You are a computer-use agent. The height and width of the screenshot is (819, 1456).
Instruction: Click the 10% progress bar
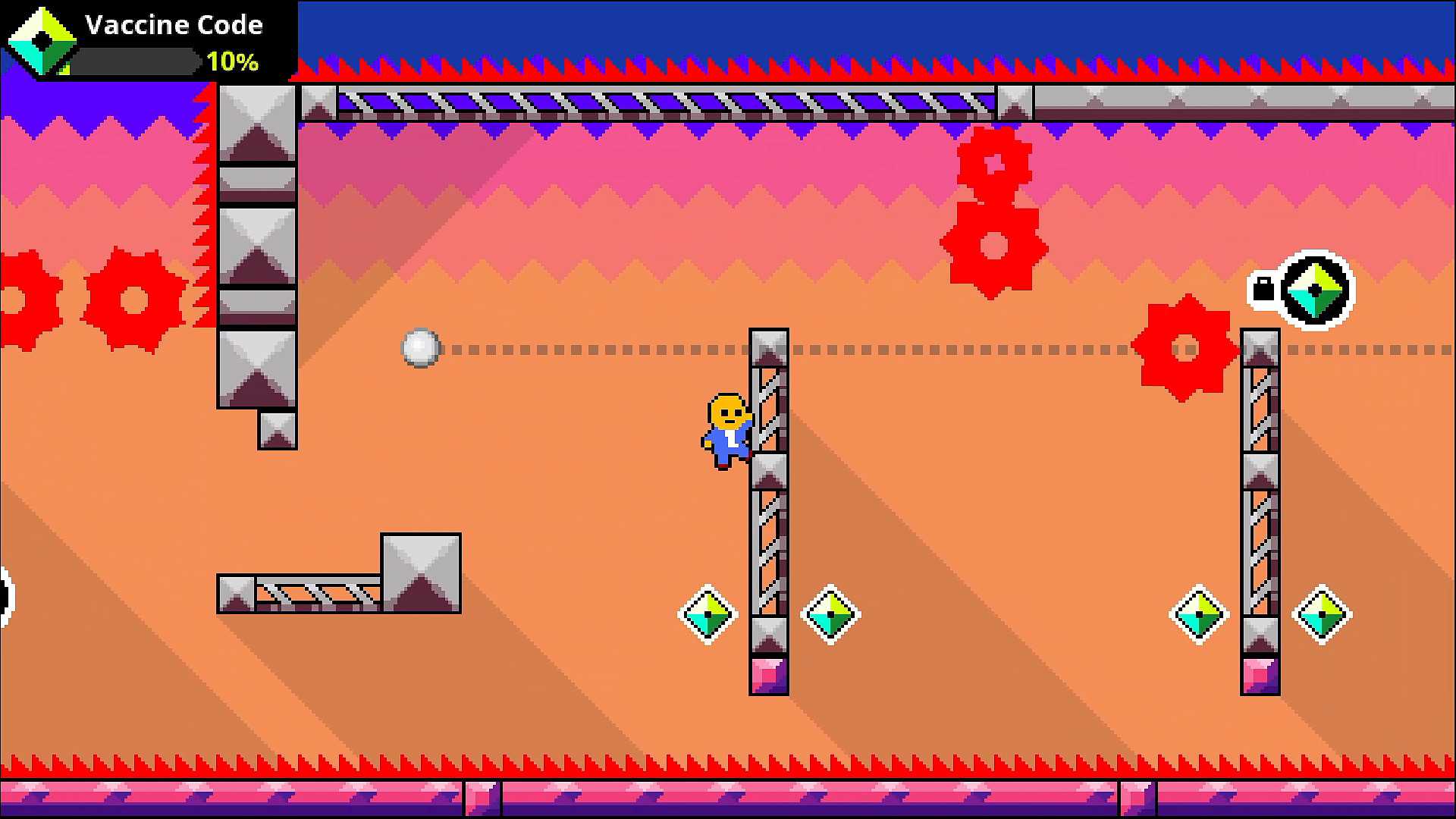[x=136, y=62]
